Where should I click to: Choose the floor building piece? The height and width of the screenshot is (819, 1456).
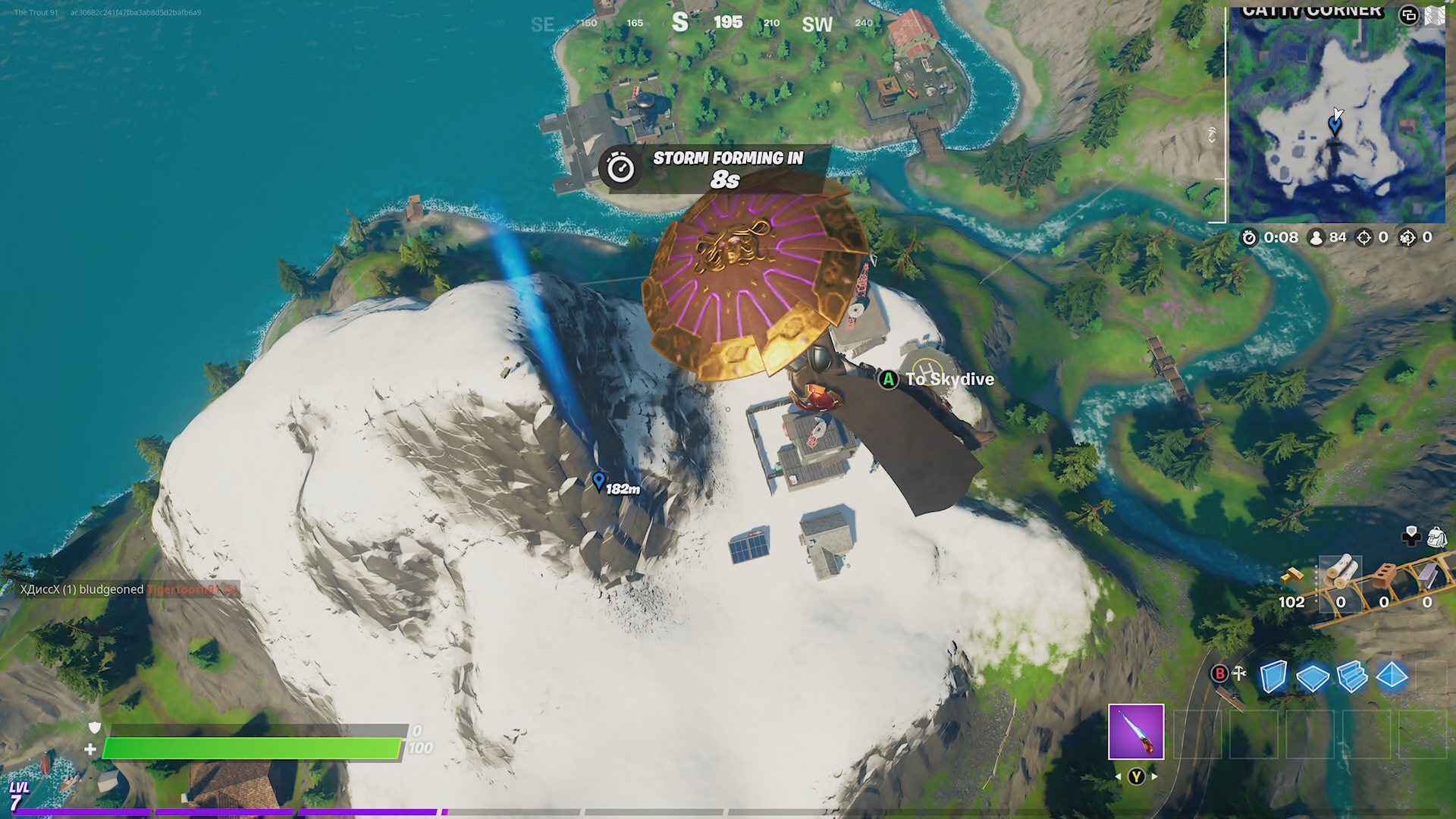point(1313,678)
